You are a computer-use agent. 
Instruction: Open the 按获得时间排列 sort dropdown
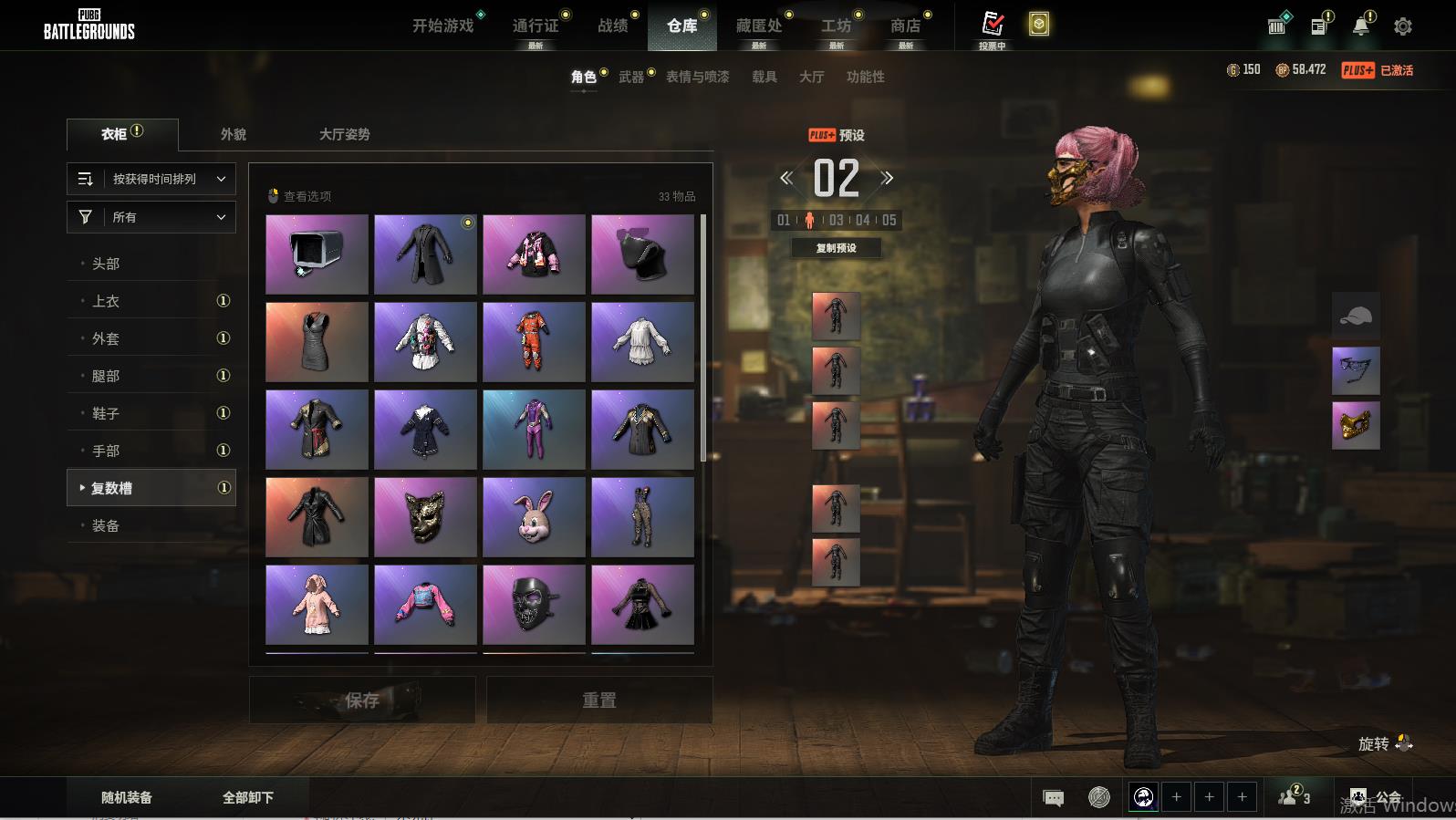tap(151, 179)
